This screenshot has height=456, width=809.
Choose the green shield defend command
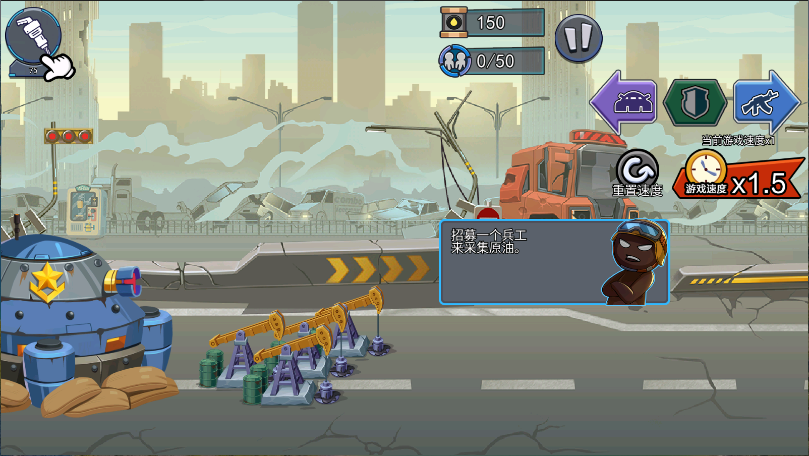pyautogui.click(x=695, y=103)
